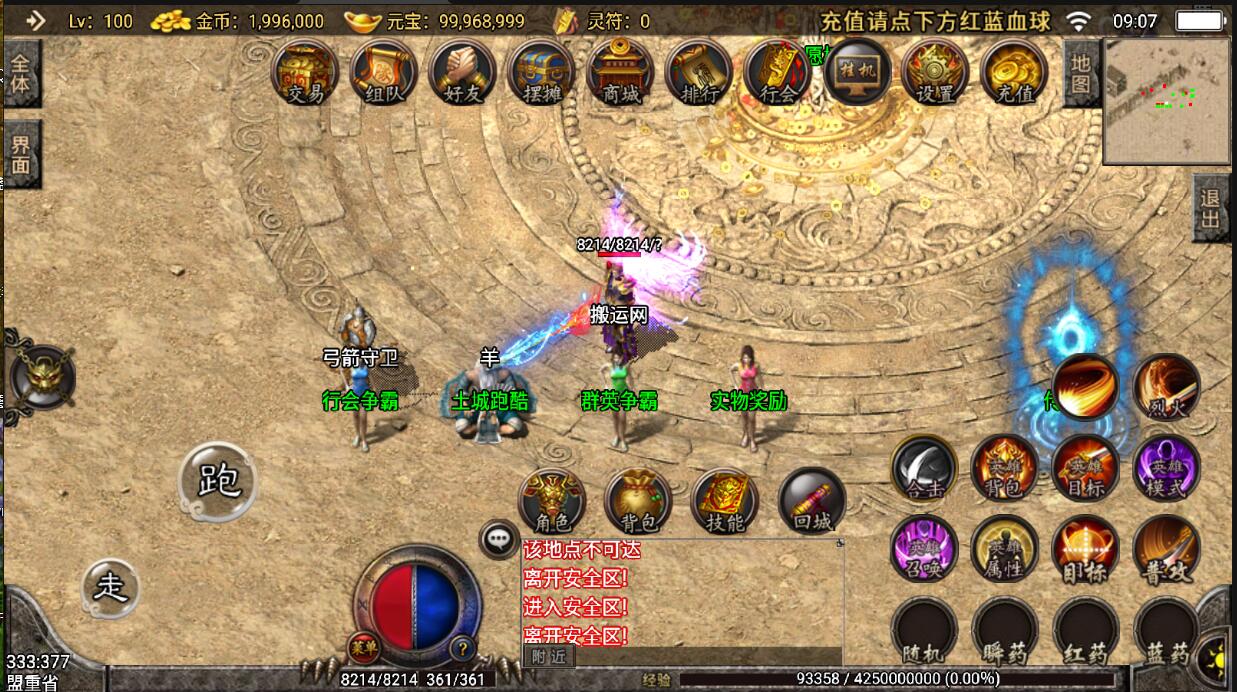Use the 红药 red potion slot
This screenshot has width=1237, height=692.
click(1085, 630)
